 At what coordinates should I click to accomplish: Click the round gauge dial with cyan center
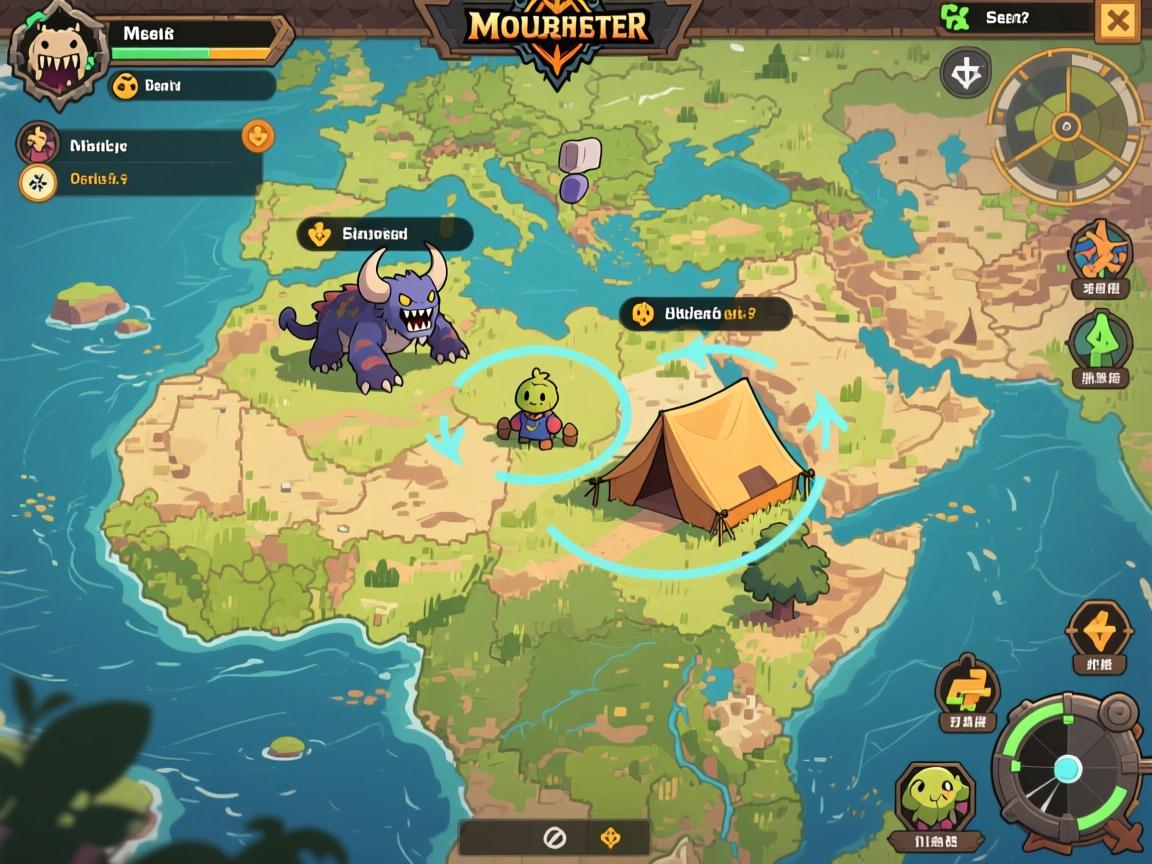tap(1066, 768)
